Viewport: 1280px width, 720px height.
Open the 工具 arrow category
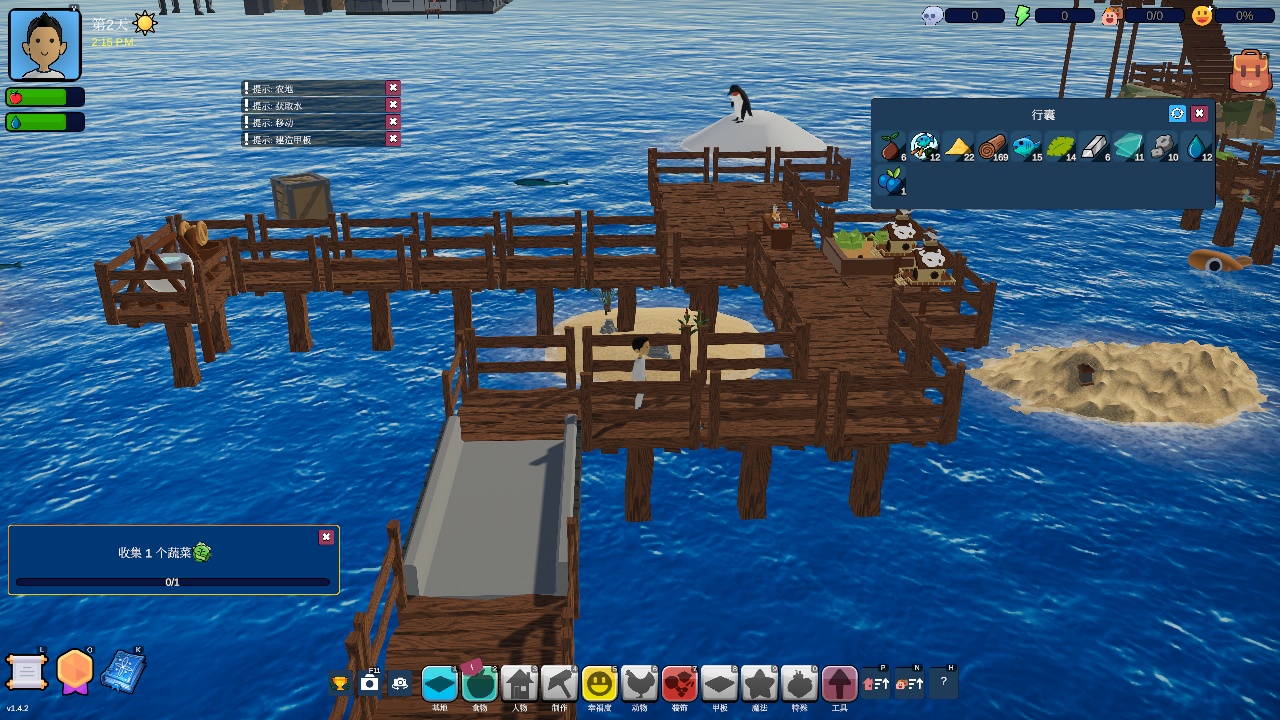pos(839,684)
